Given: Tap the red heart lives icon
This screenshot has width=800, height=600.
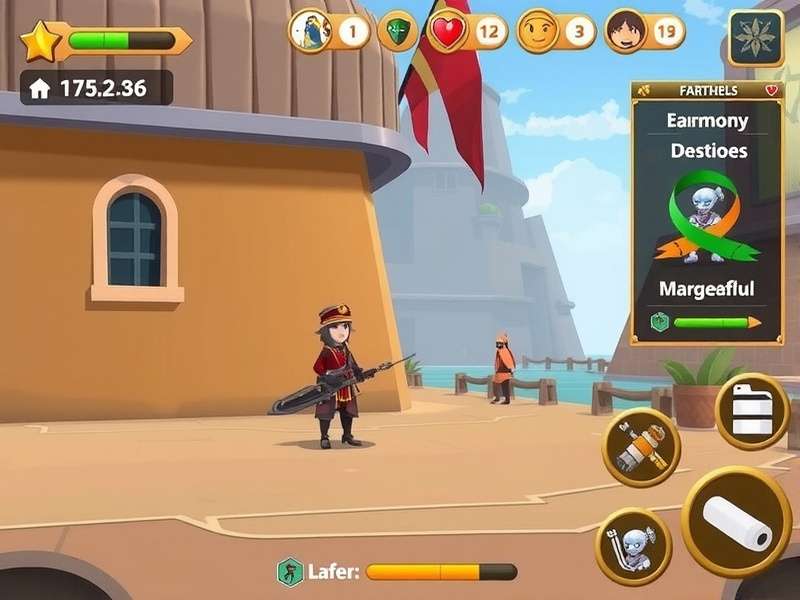Looking at the screenshot, I should click(447, 32).
